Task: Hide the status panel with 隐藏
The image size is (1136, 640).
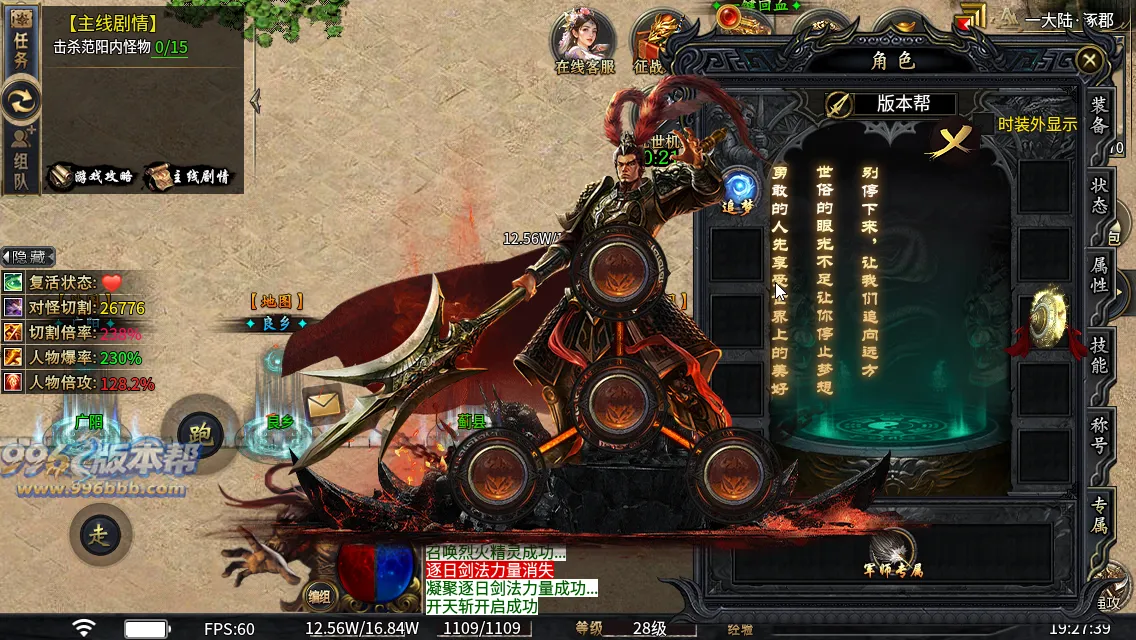Action: (x=28, y=257)
